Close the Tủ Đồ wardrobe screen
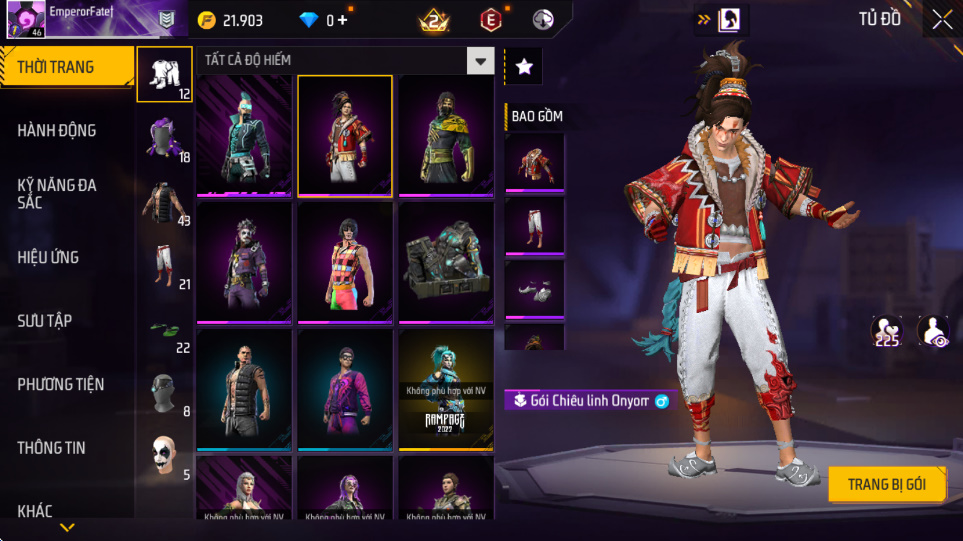963x541 pixels. [x=941, y=19]
